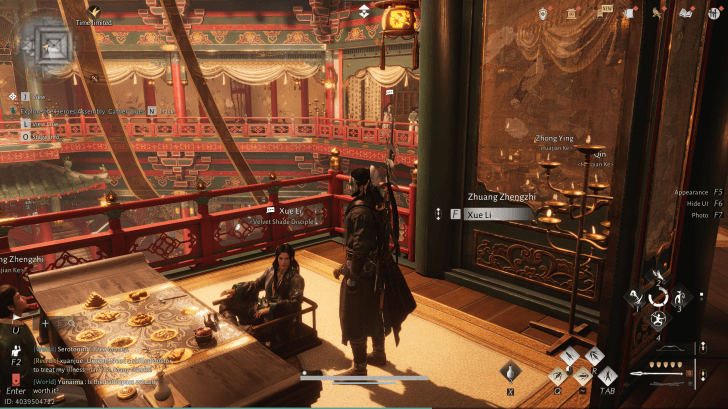
Task: Open the calendar events icon
Action: coord(573,13)
